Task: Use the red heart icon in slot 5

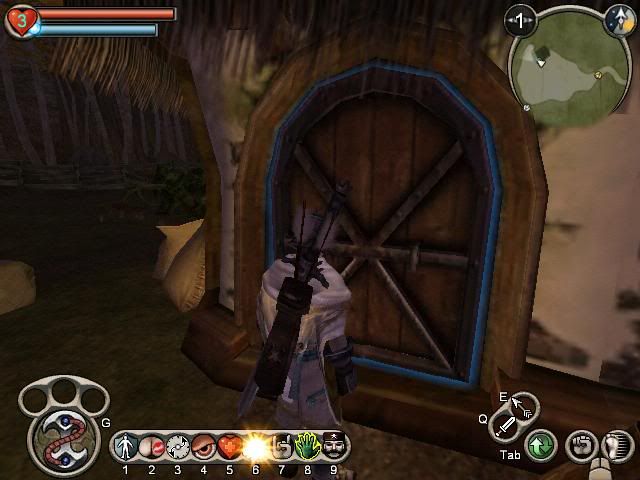Action: click(229, 445)
